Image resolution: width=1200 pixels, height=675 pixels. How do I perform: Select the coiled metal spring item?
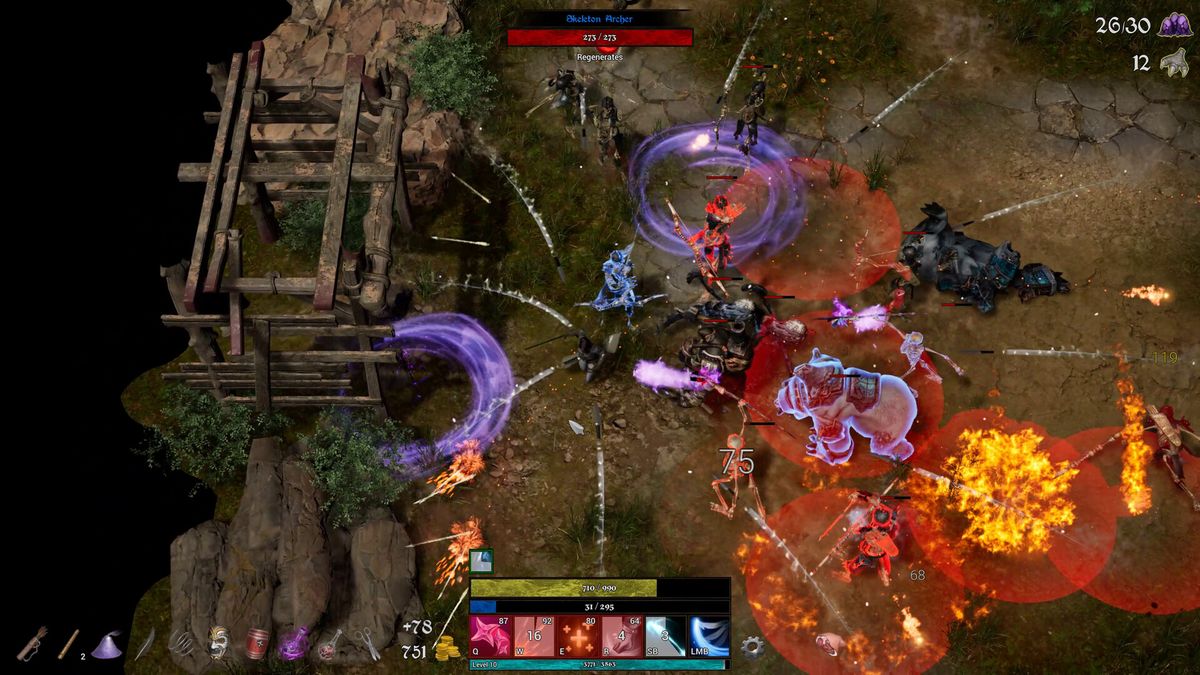[181, 643]
